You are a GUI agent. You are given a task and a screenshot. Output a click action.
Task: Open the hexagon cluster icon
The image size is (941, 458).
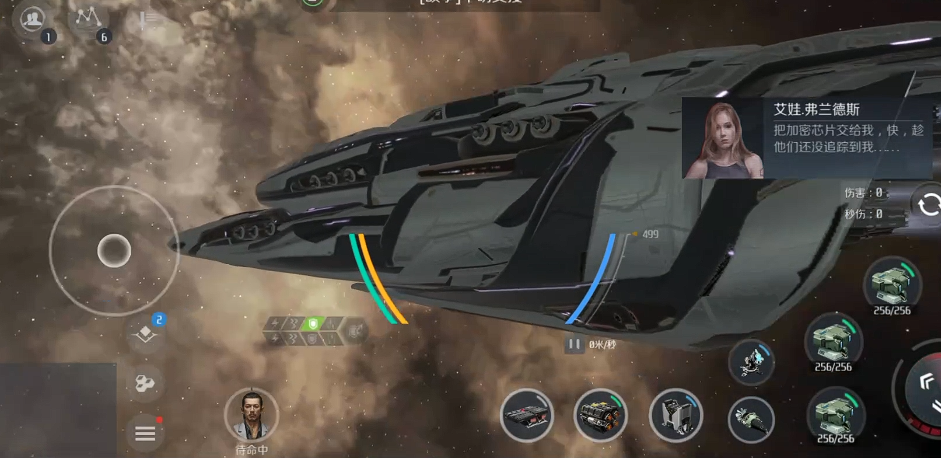pos(145,383)
